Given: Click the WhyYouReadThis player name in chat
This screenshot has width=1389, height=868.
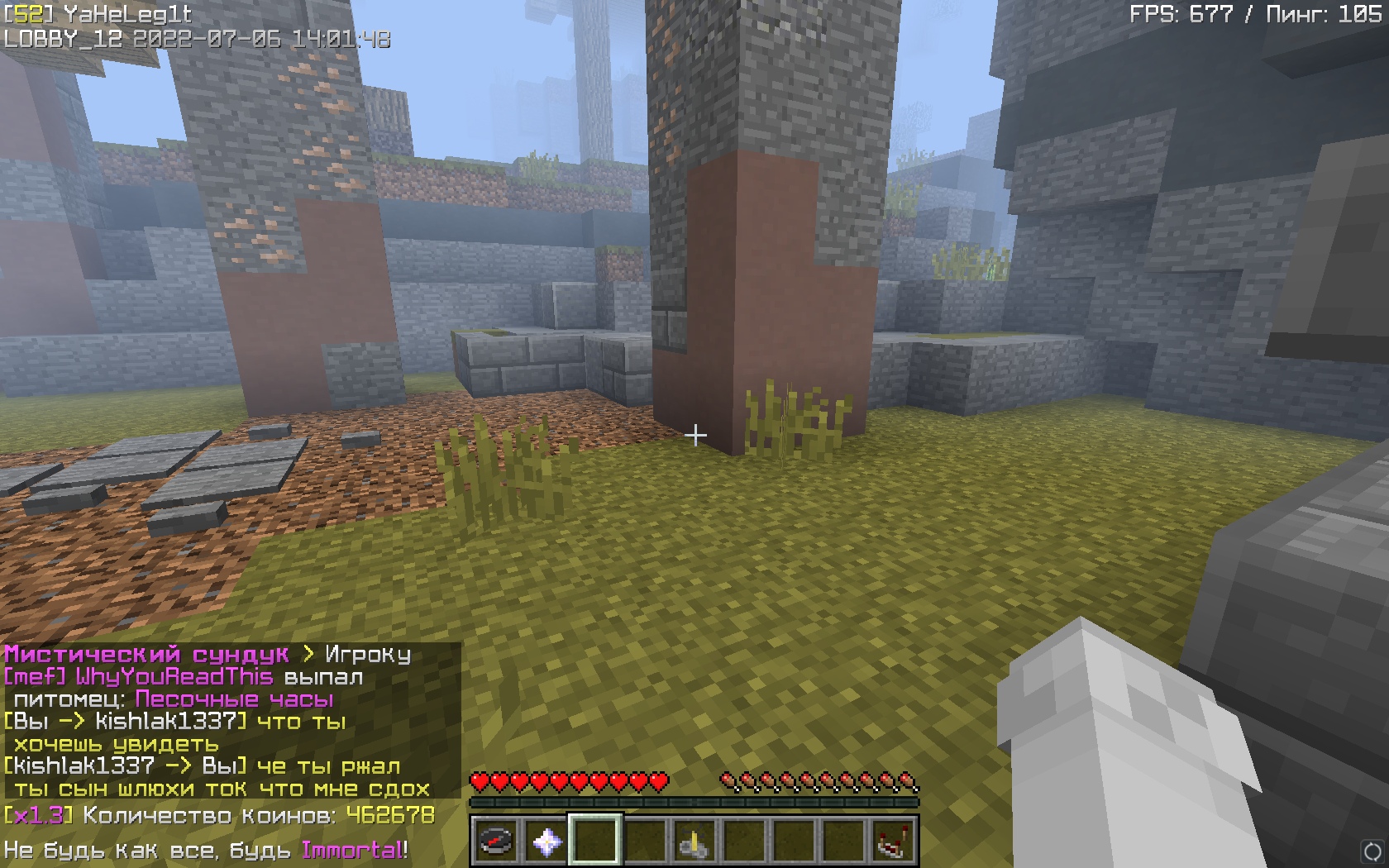Looking at the screenshot, I should pos(174,677).
